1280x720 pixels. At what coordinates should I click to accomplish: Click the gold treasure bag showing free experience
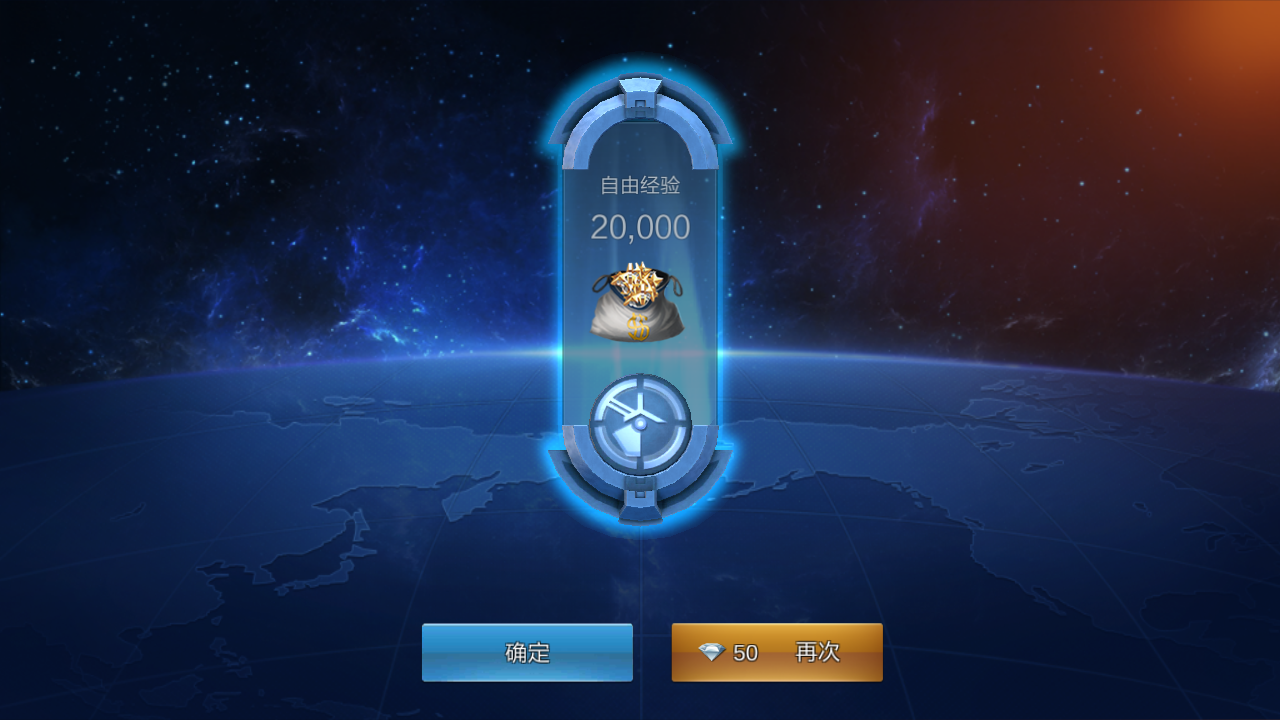coord(640,300)
